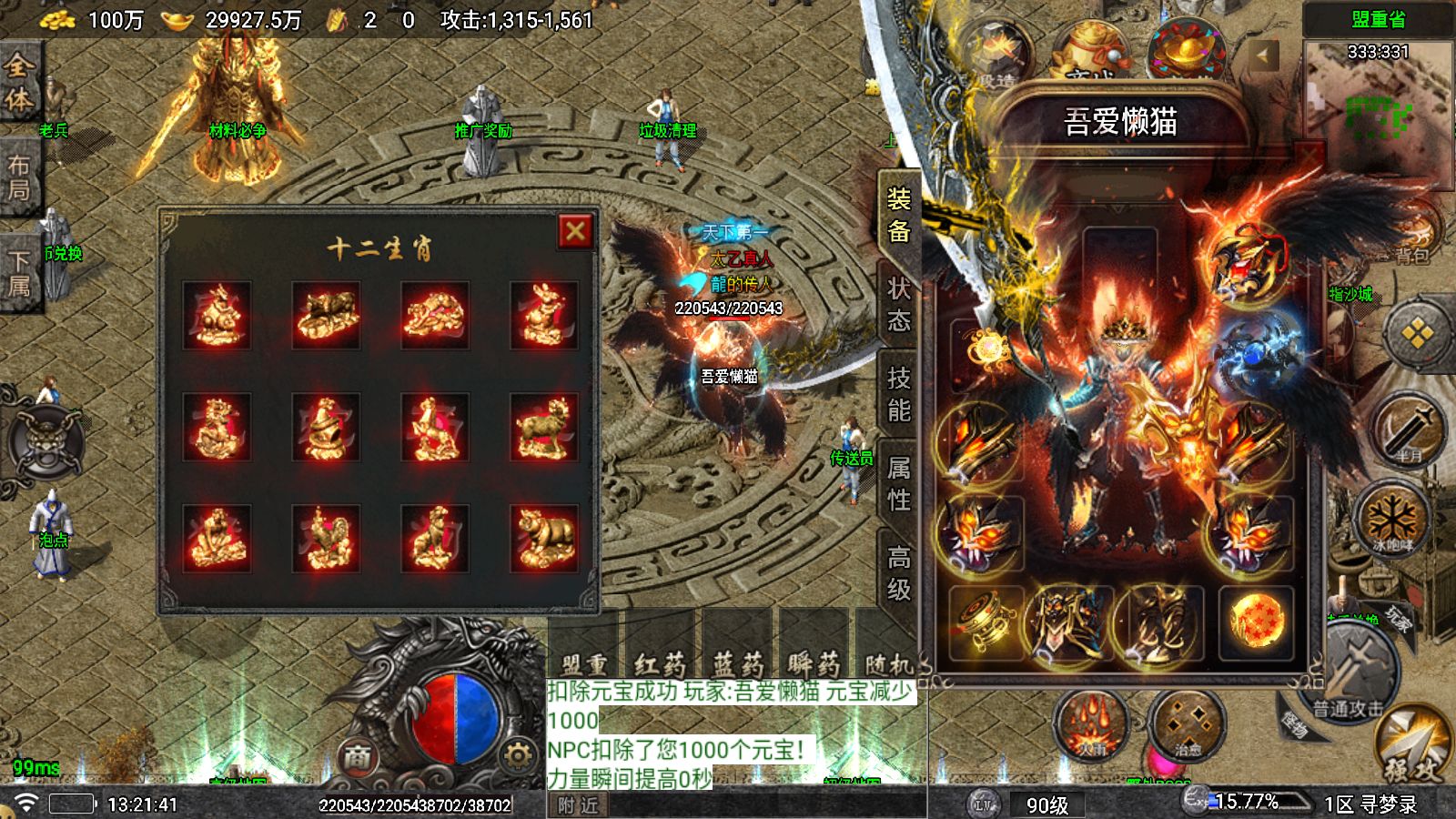Open settings with the gear icon
Viewport: 1456px width, 819px height.
(517, 756)
